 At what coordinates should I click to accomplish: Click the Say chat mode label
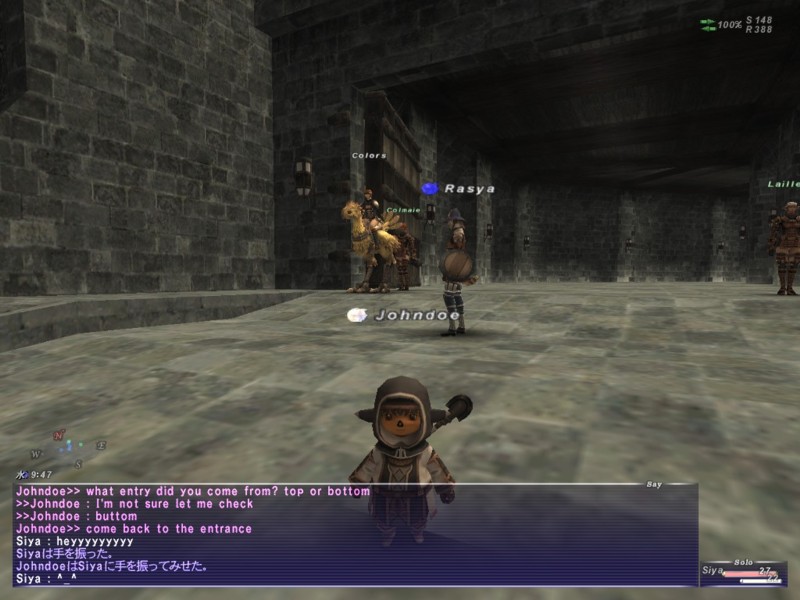click(654, 484)
